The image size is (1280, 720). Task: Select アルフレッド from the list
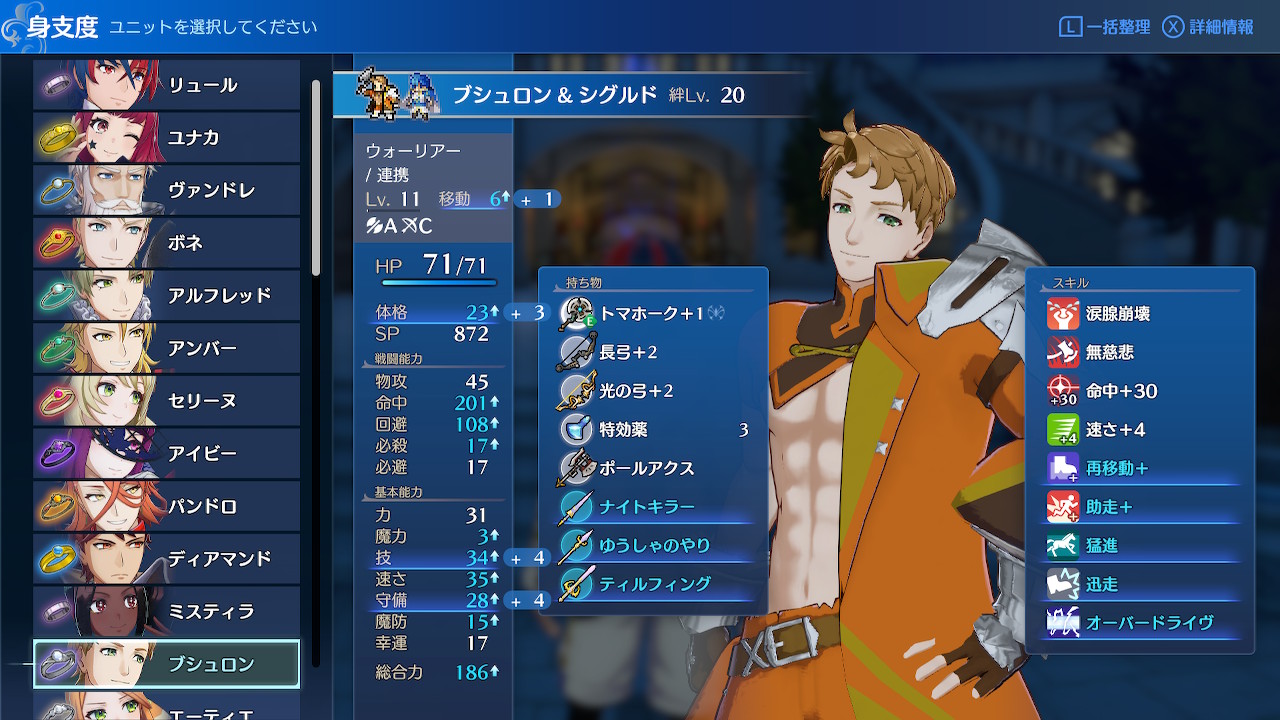[x=167, y=296]
